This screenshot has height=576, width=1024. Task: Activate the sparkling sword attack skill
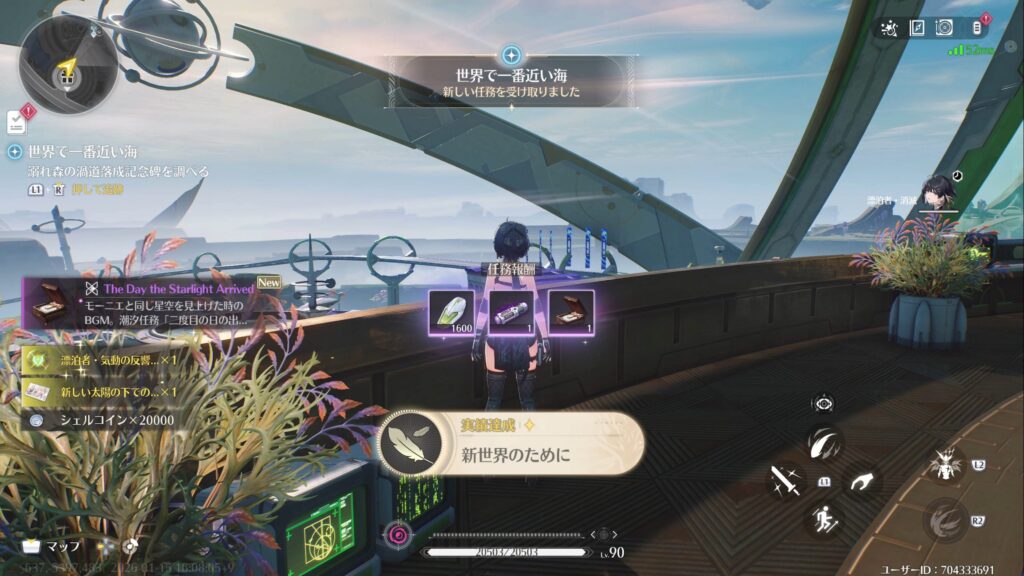tap(785, 480)
